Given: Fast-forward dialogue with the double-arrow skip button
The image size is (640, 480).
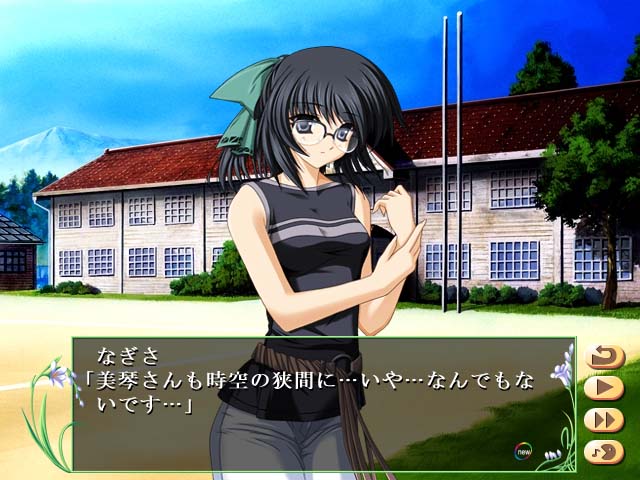Looking at the screenshot, I should point(604,419).
